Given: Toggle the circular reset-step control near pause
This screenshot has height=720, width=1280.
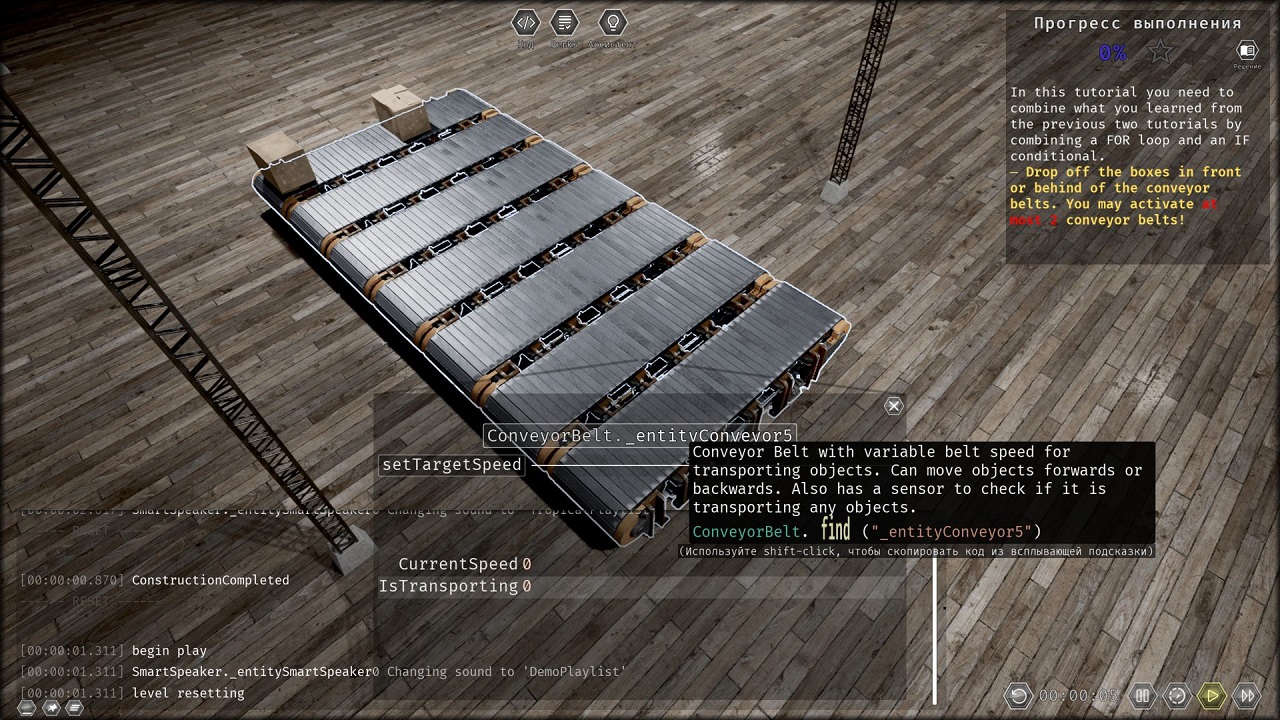Looking at the screenshot, I should 1178,695.
